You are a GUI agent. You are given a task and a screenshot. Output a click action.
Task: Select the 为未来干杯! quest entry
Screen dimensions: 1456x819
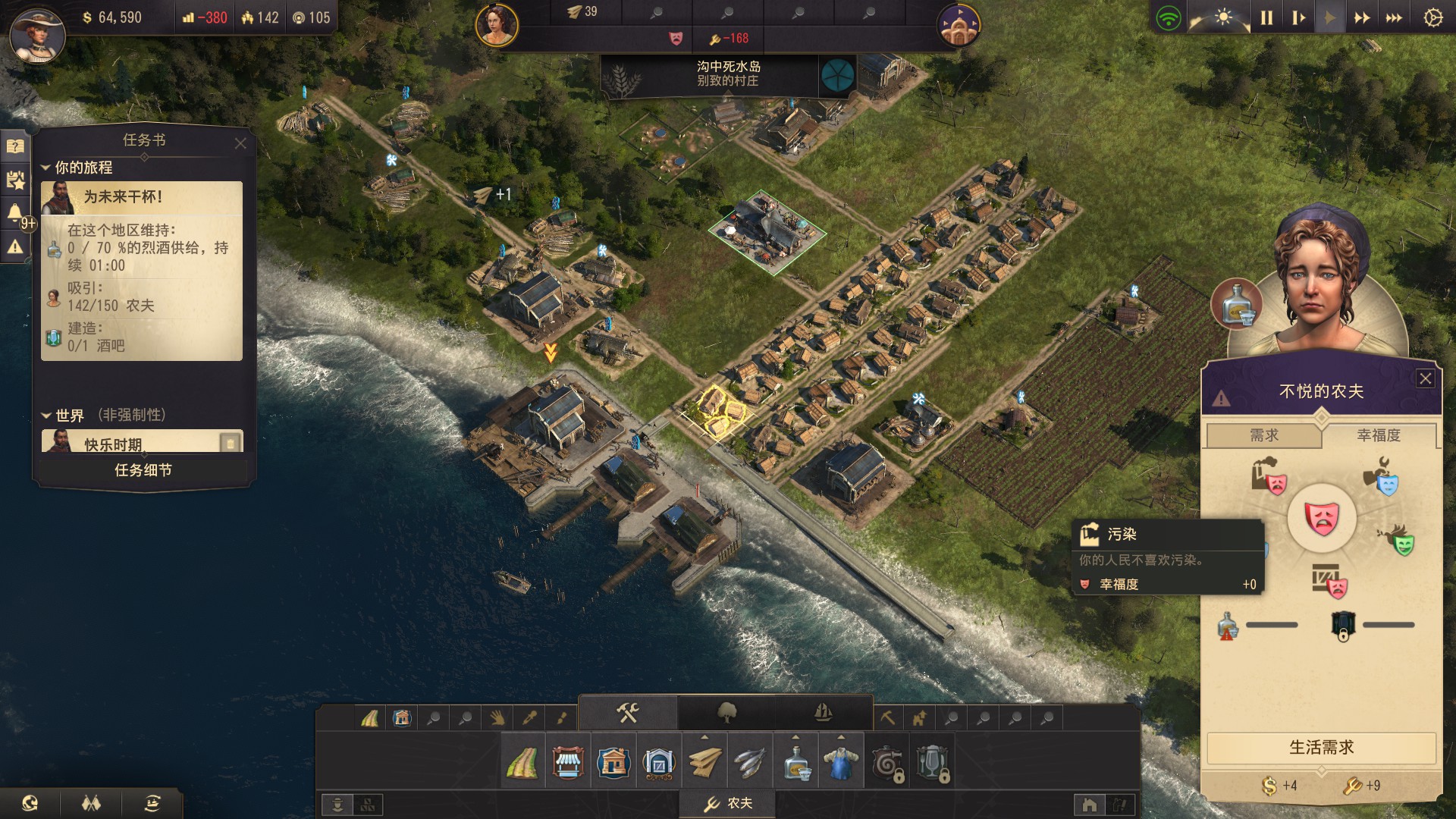pos(142,197)
